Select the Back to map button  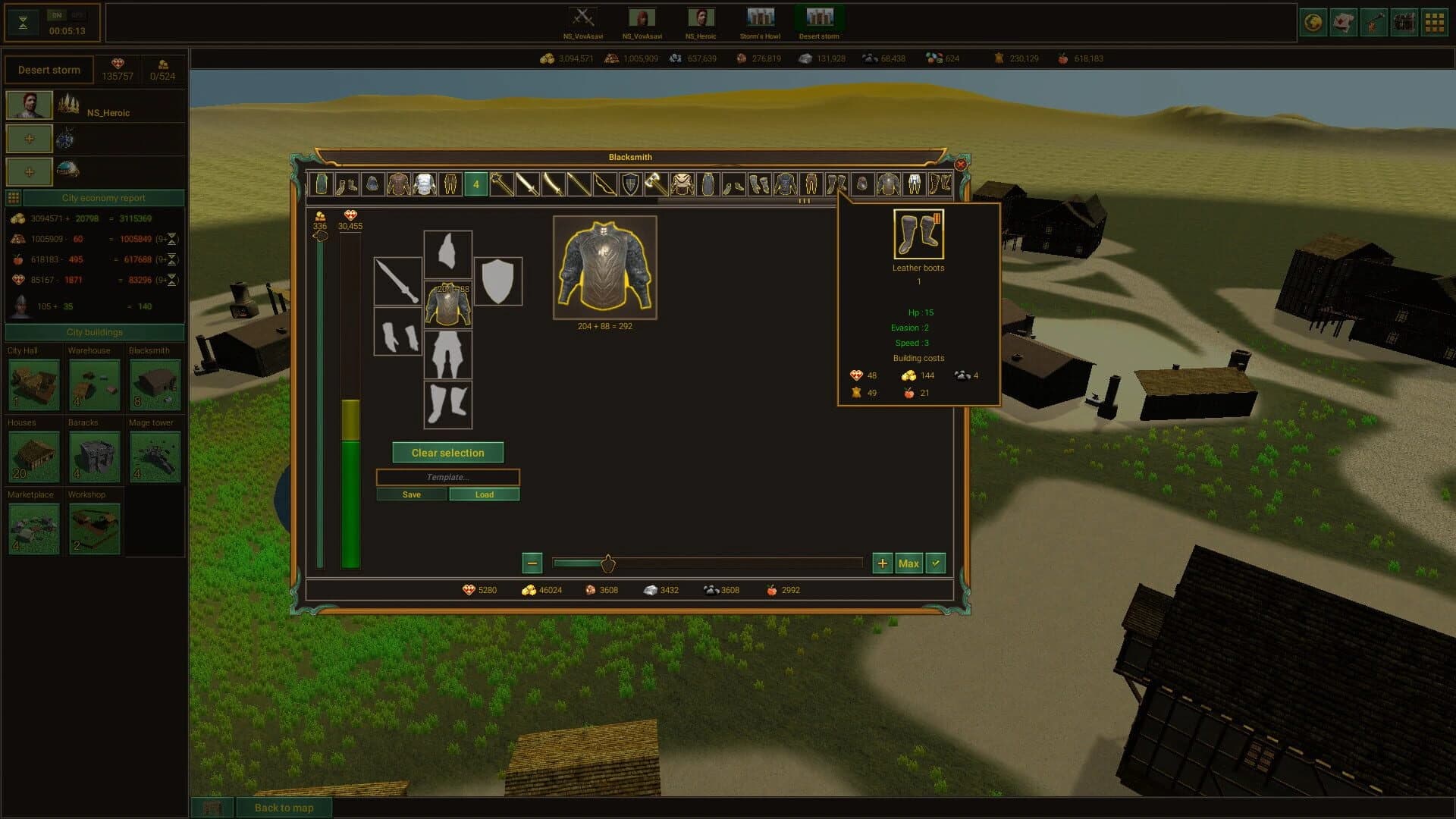click(x=284, y=808)
